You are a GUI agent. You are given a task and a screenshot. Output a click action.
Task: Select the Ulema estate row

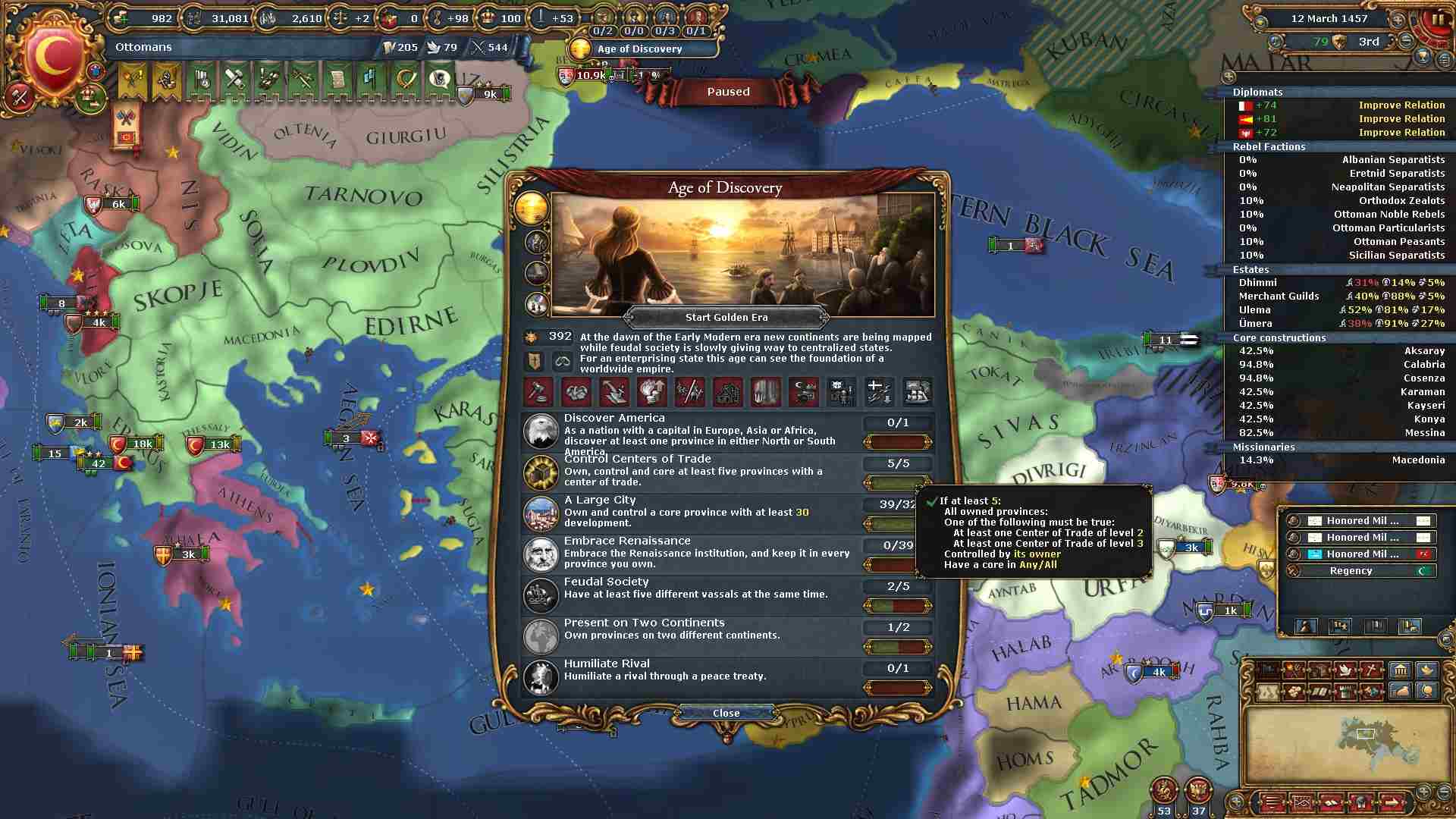1340,310
